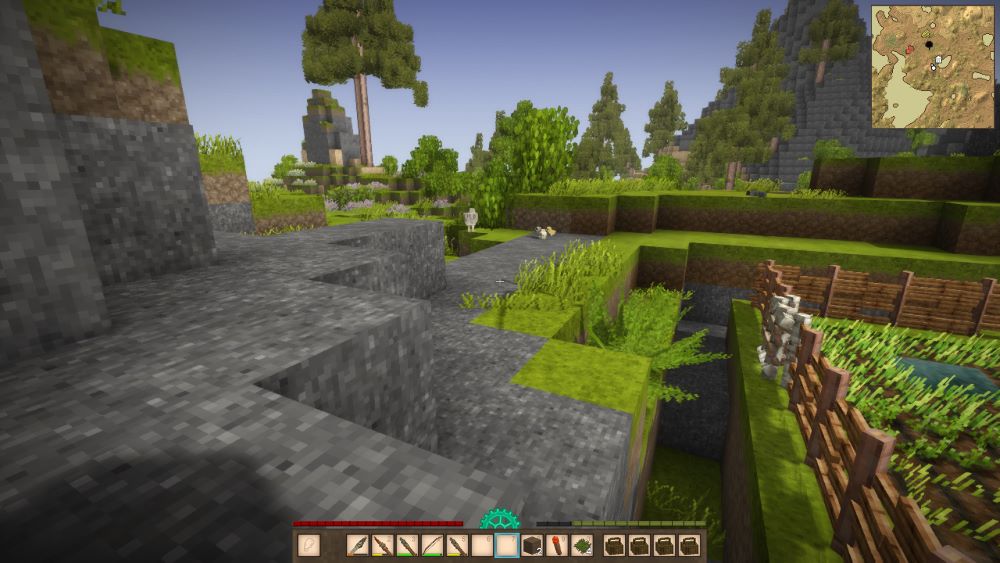
Task: Click the black waypoint pin on the minimap
Action: (x=929, y=44)
